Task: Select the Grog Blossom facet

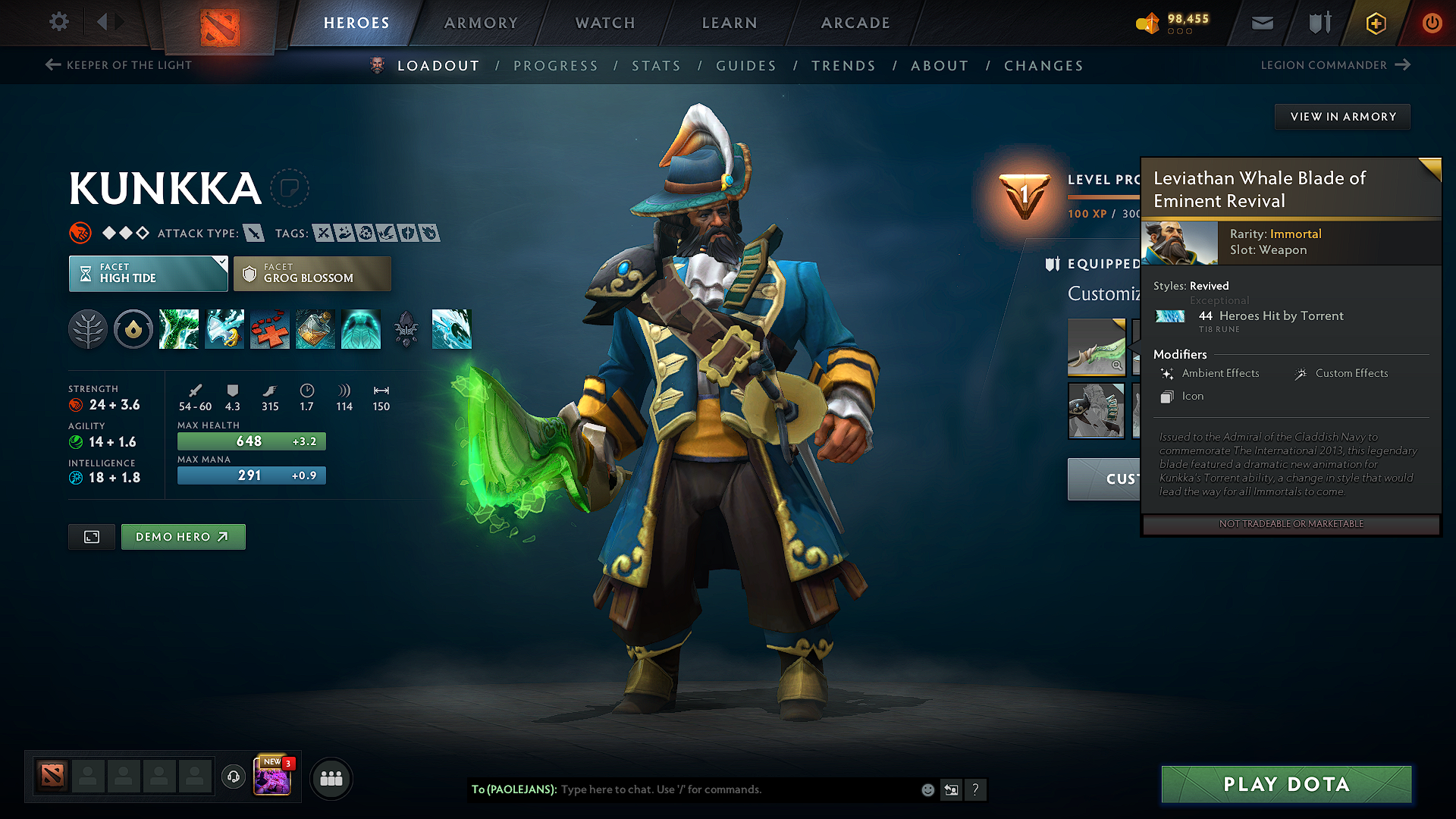Action: pyautogui.click(x=312, y=273)
